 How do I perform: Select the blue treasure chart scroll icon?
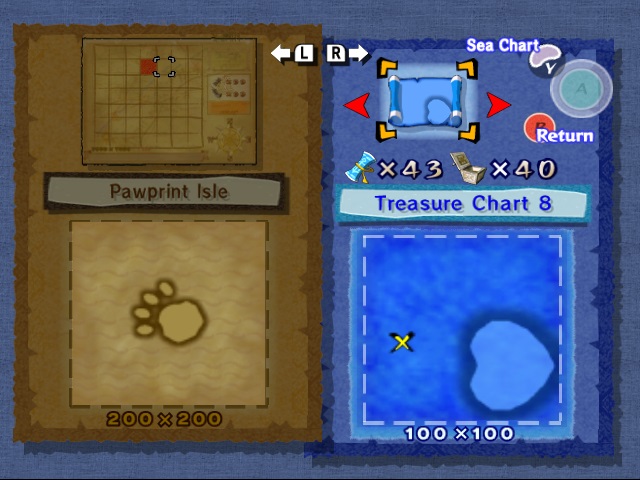427,100
